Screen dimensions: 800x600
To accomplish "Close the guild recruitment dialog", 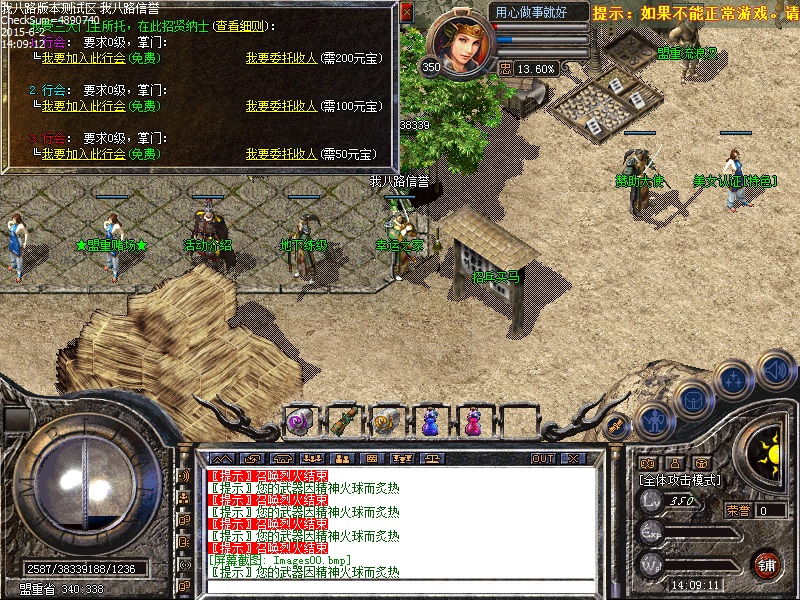I will pyautogui.click(x=406, y=12).
